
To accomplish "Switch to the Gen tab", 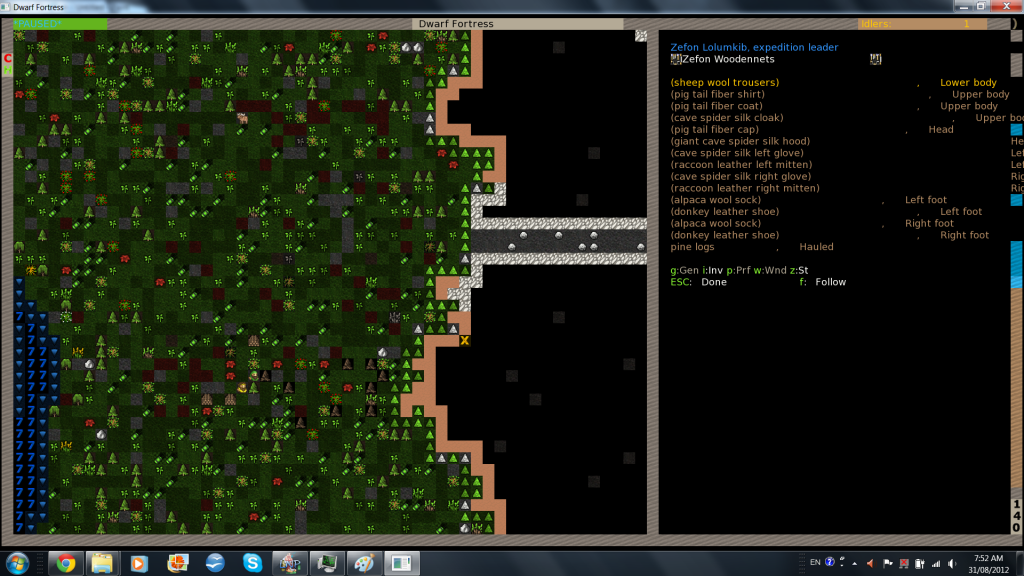I will coord(686,270).
